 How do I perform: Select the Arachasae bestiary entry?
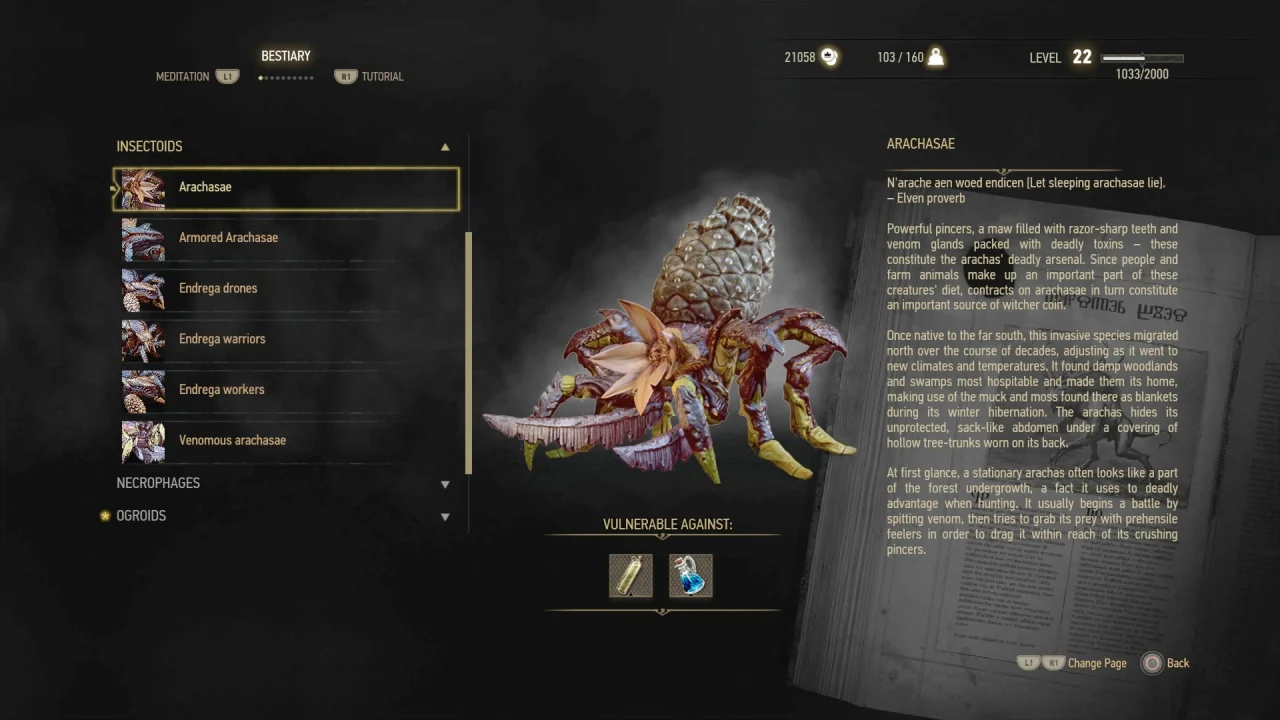[x=286, y=188]
